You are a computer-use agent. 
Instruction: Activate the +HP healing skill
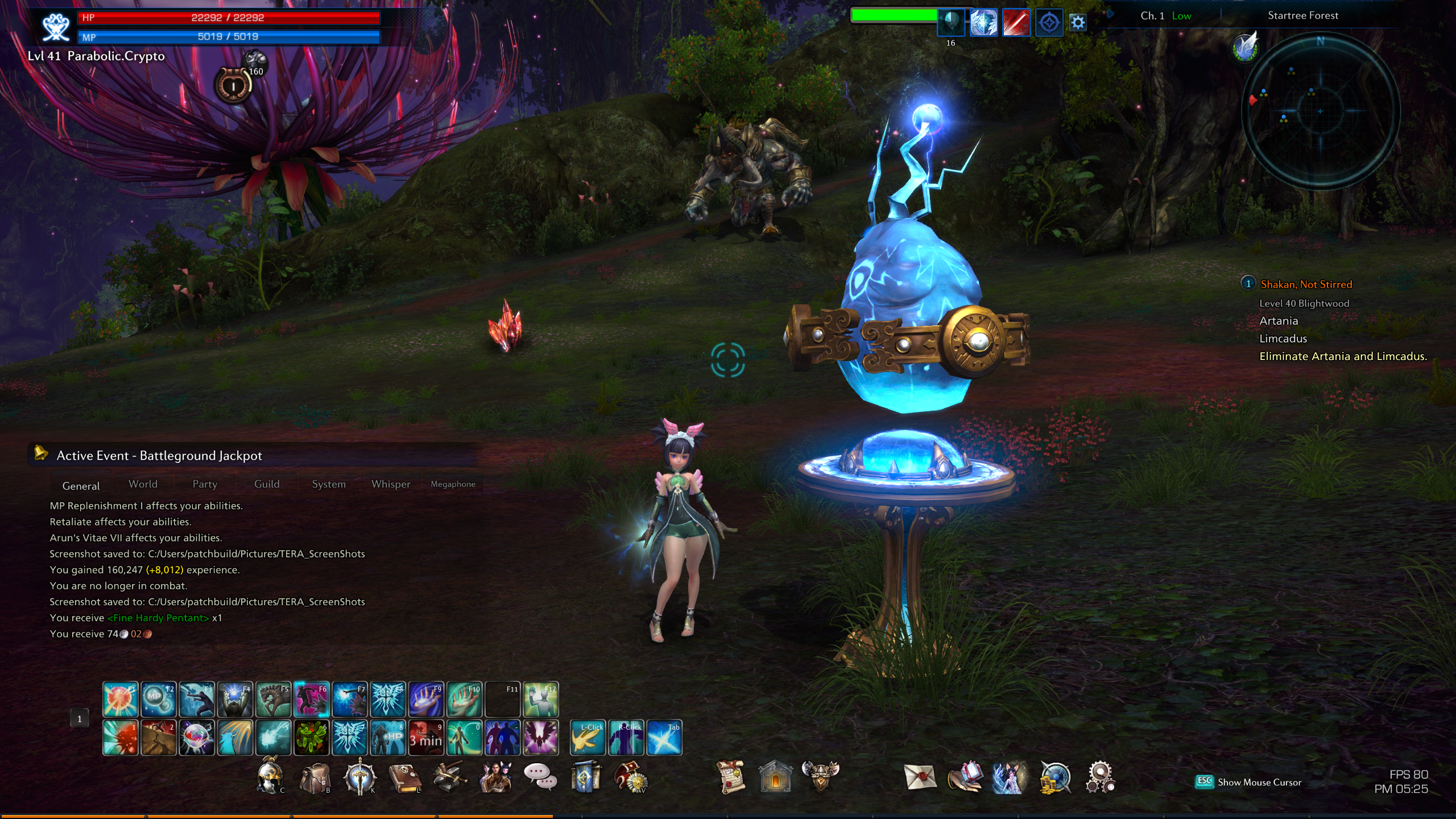[x=388, y=738]
